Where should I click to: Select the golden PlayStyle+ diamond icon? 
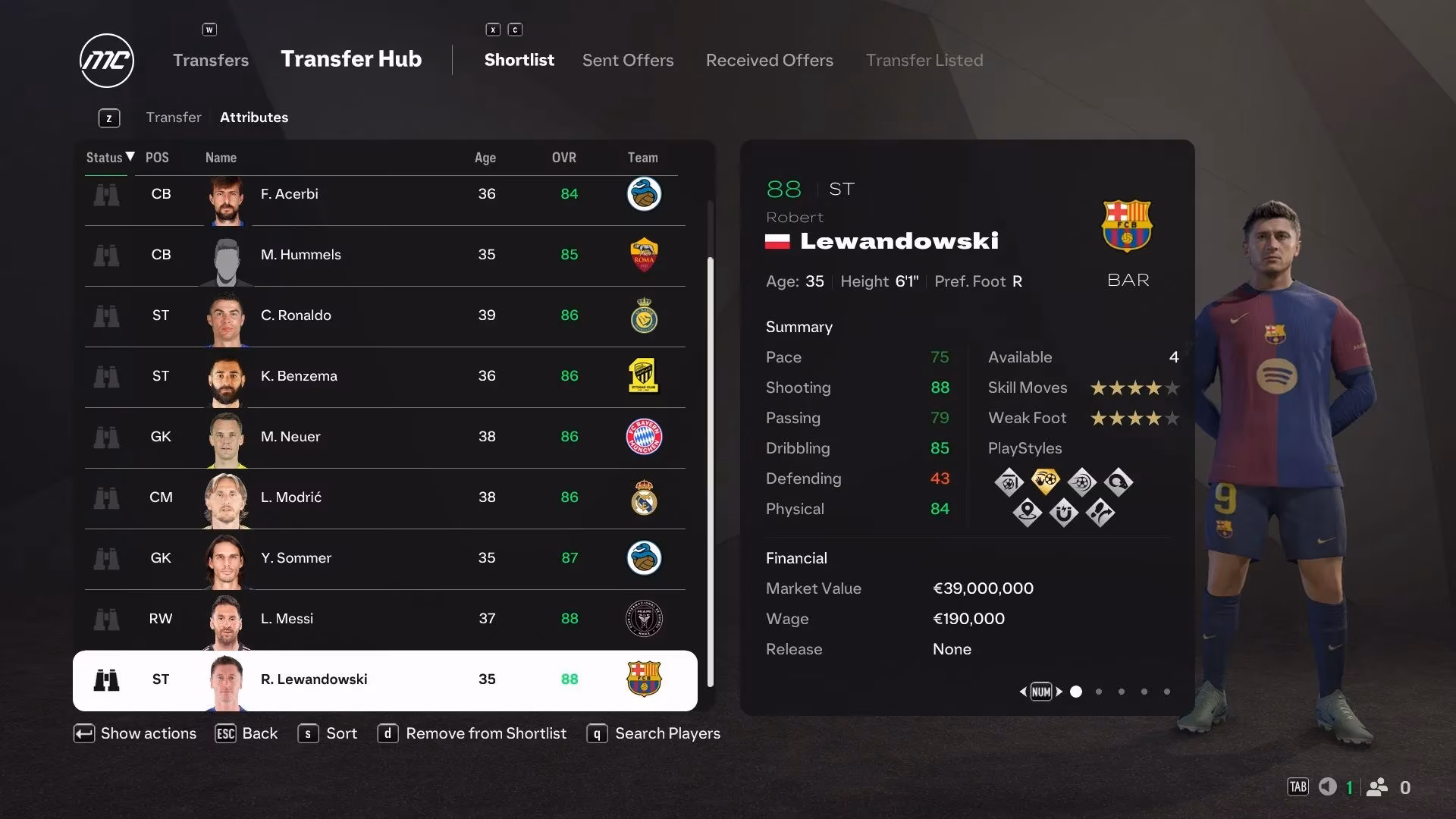tap(1045, 481)
